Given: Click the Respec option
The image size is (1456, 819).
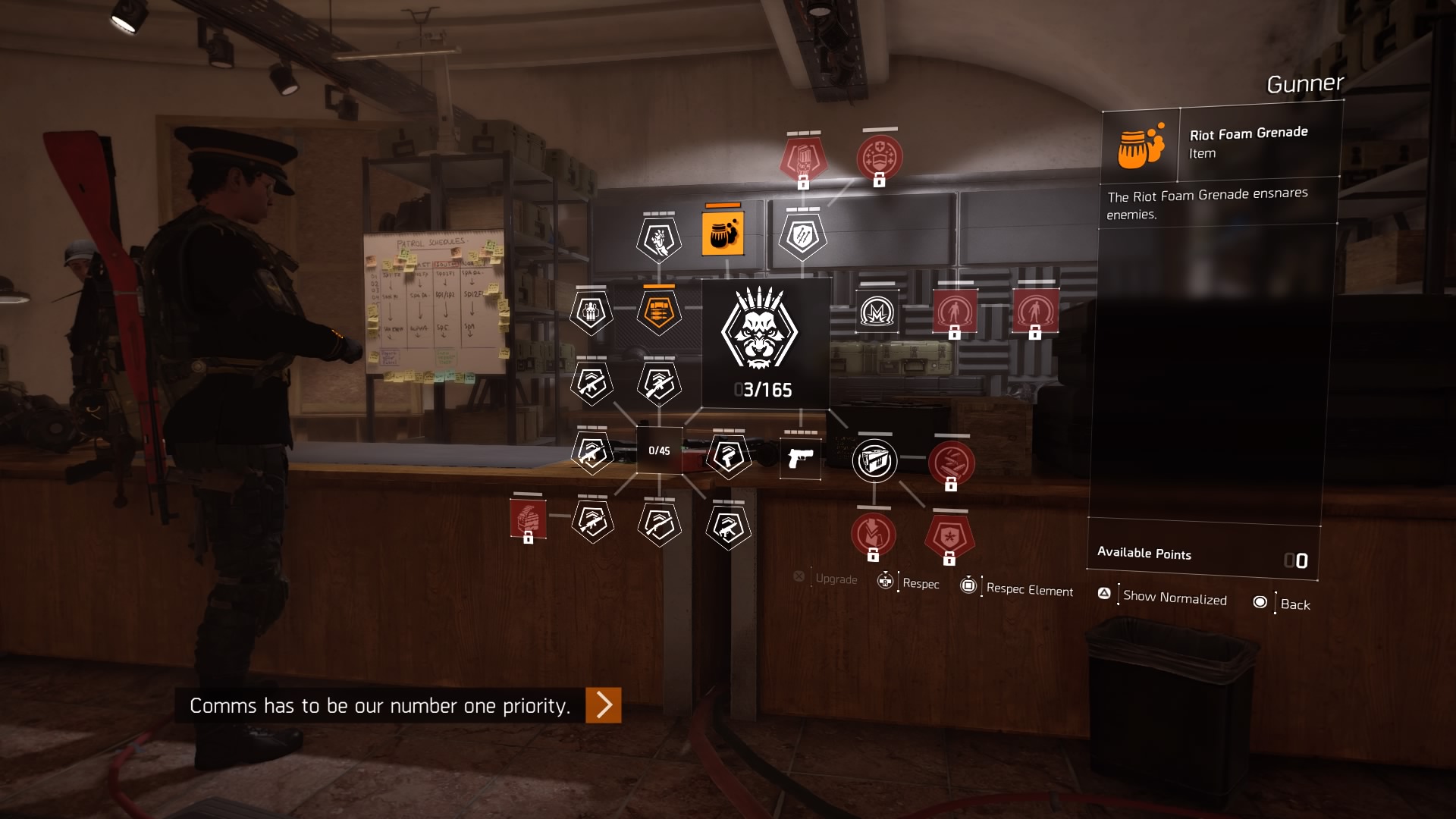Looking at the screenshot, I should click(920, 583).
